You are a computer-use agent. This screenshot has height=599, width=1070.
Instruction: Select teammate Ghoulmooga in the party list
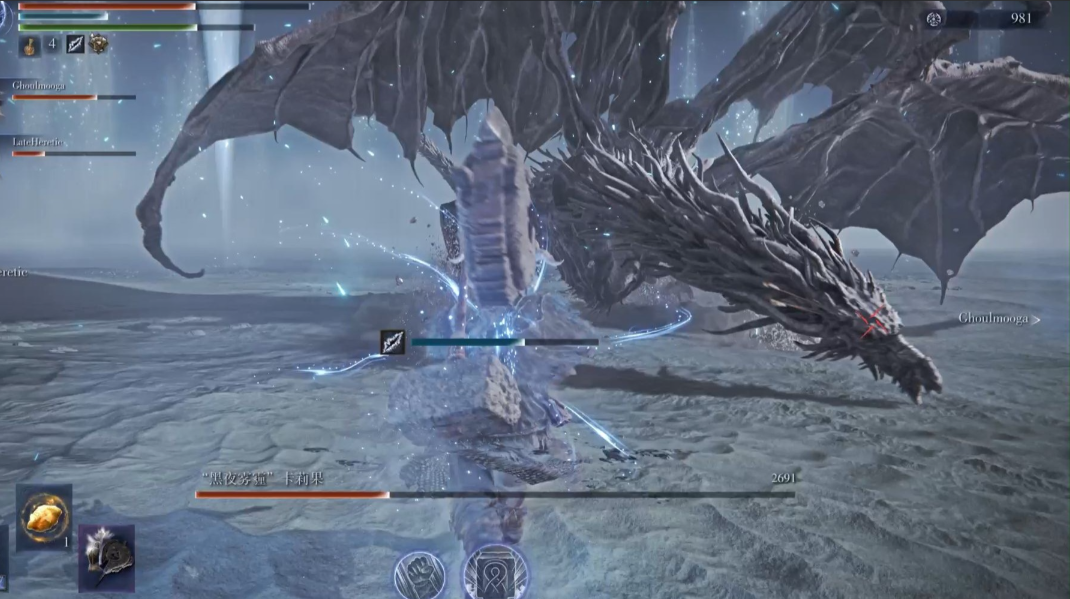pyautogui.click(x=40, y=86)
